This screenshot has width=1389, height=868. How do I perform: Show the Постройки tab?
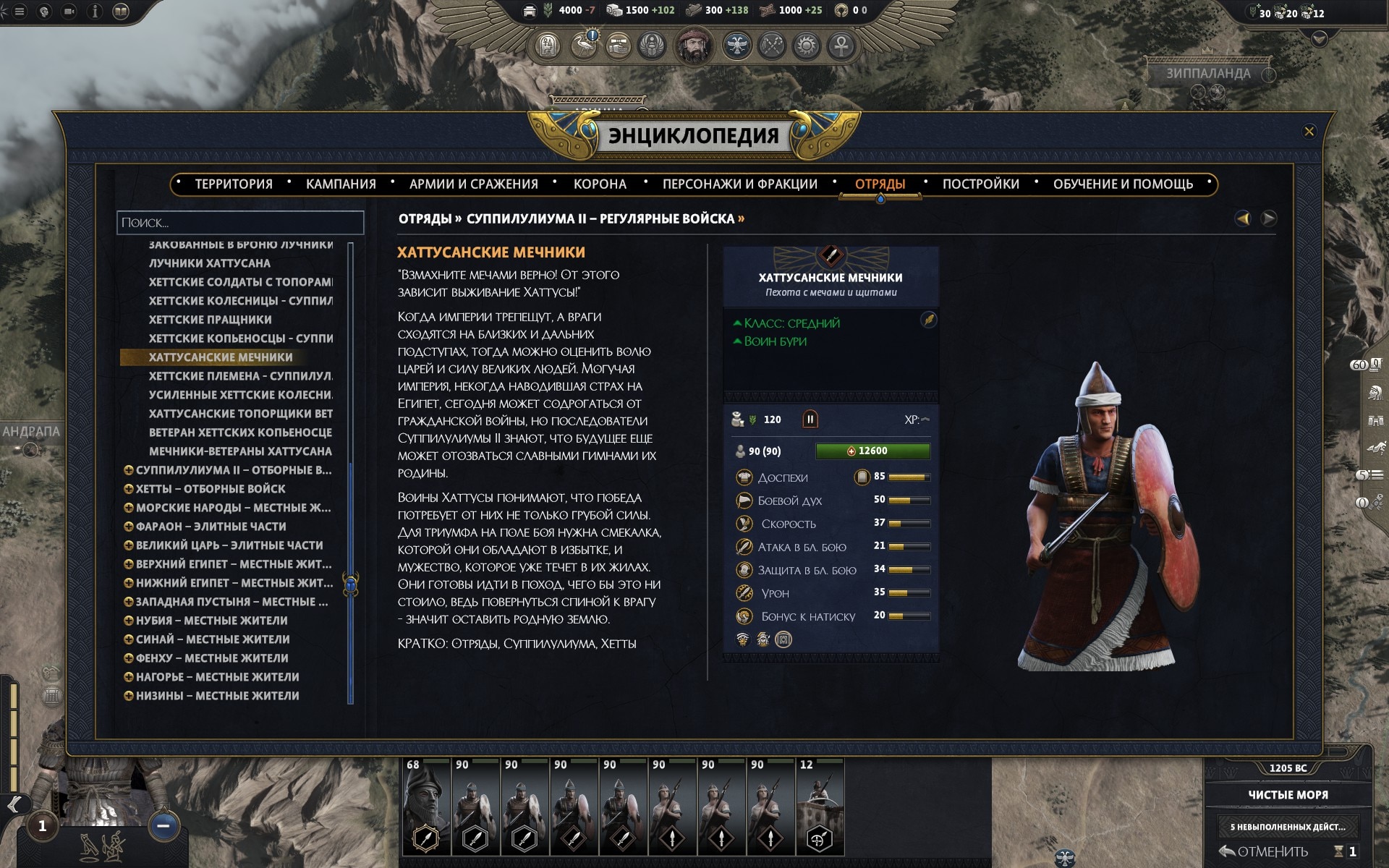tap(980, 184)
